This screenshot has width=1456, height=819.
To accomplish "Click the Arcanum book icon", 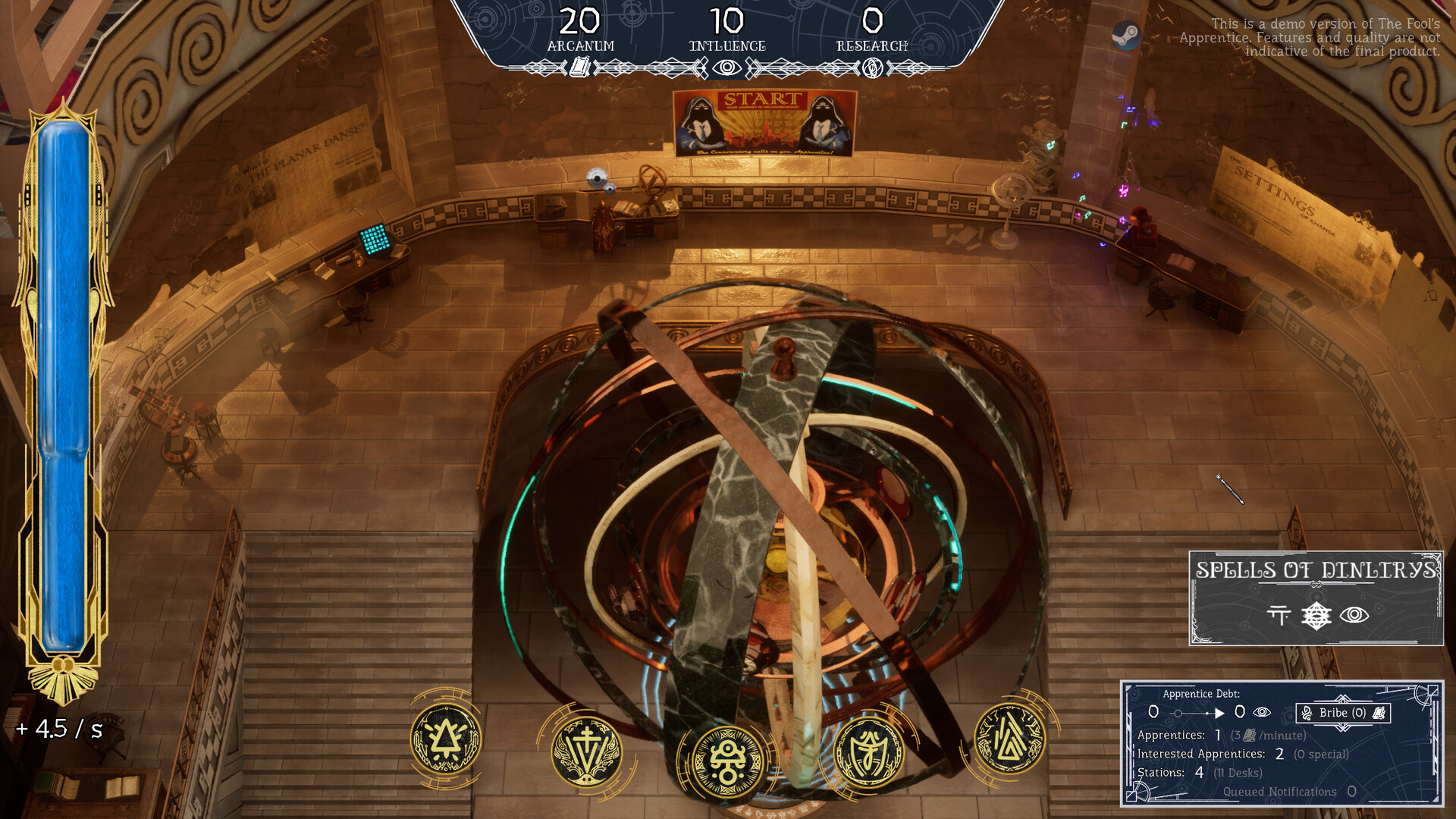I will pos(581,67).
